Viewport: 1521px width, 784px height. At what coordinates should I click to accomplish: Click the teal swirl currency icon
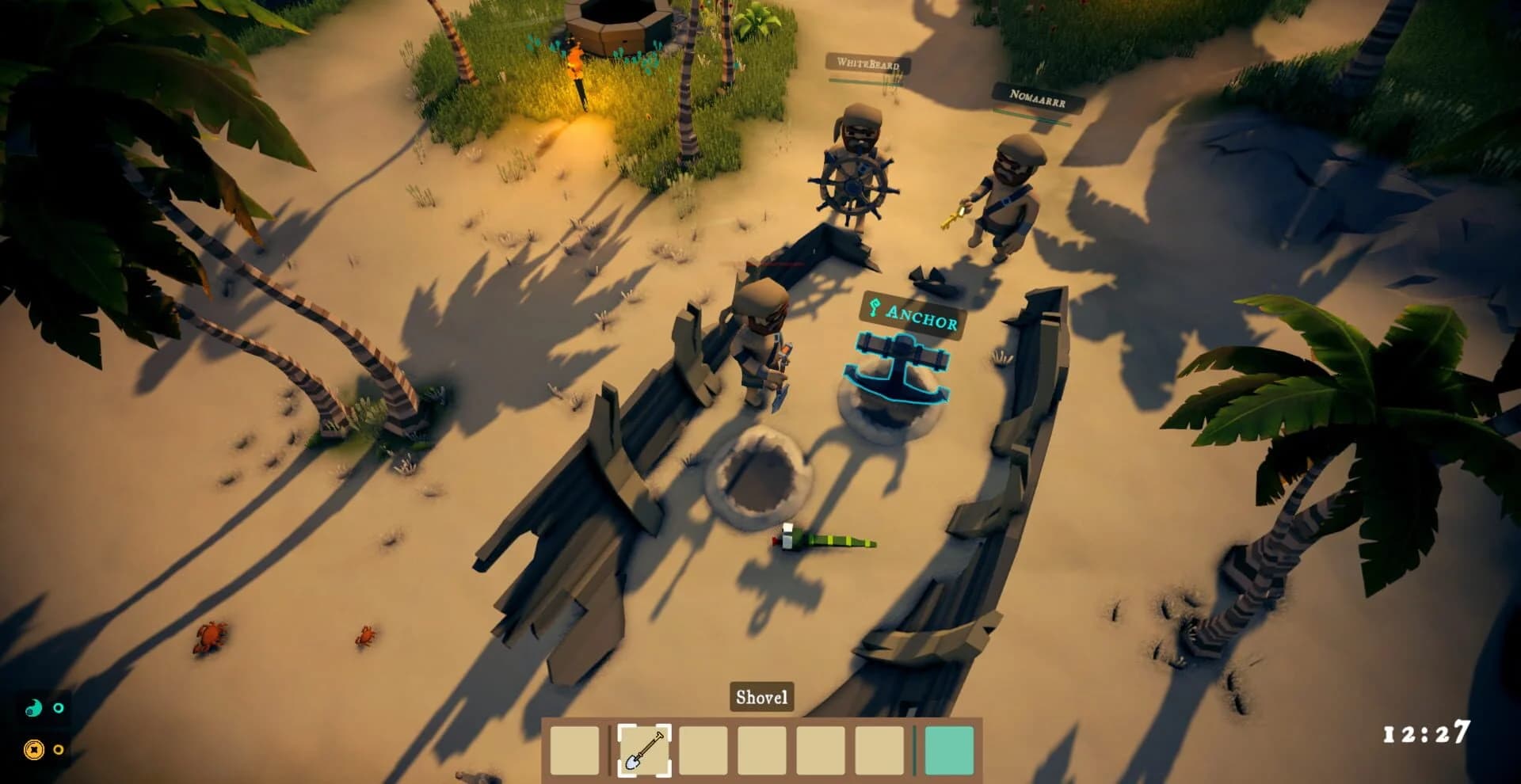[33, 708]
